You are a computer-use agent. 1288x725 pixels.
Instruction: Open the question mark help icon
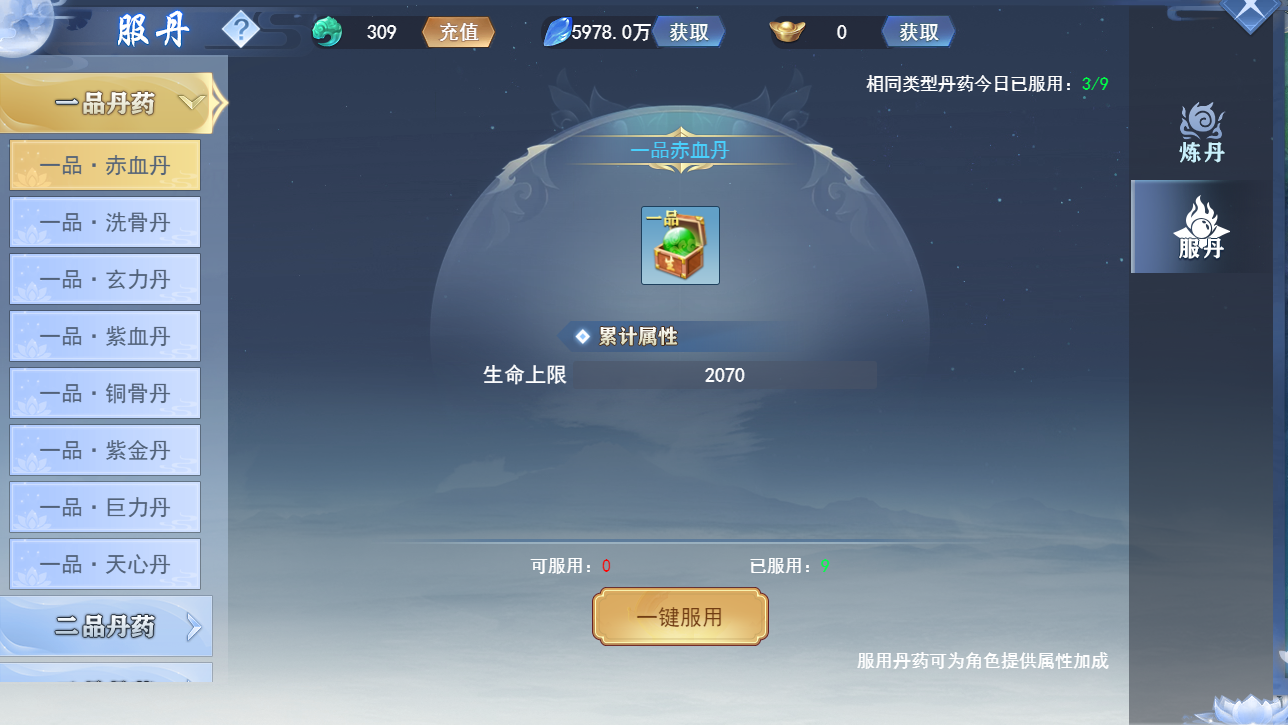[x=240, y=30]
